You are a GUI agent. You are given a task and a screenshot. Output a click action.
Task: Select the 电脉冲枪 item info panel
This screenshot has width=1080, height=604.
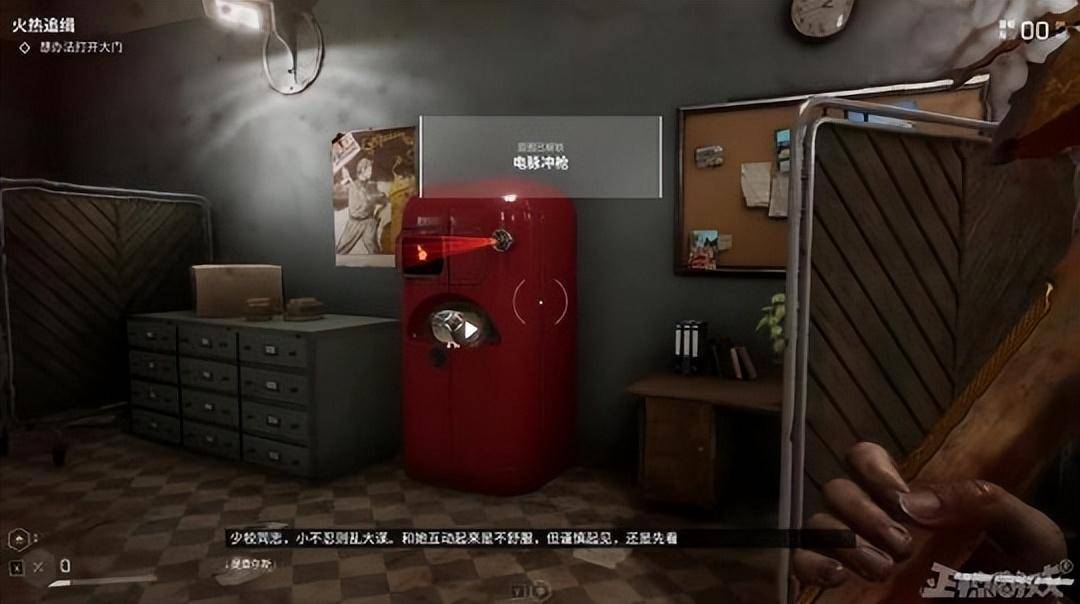point(540,156)
